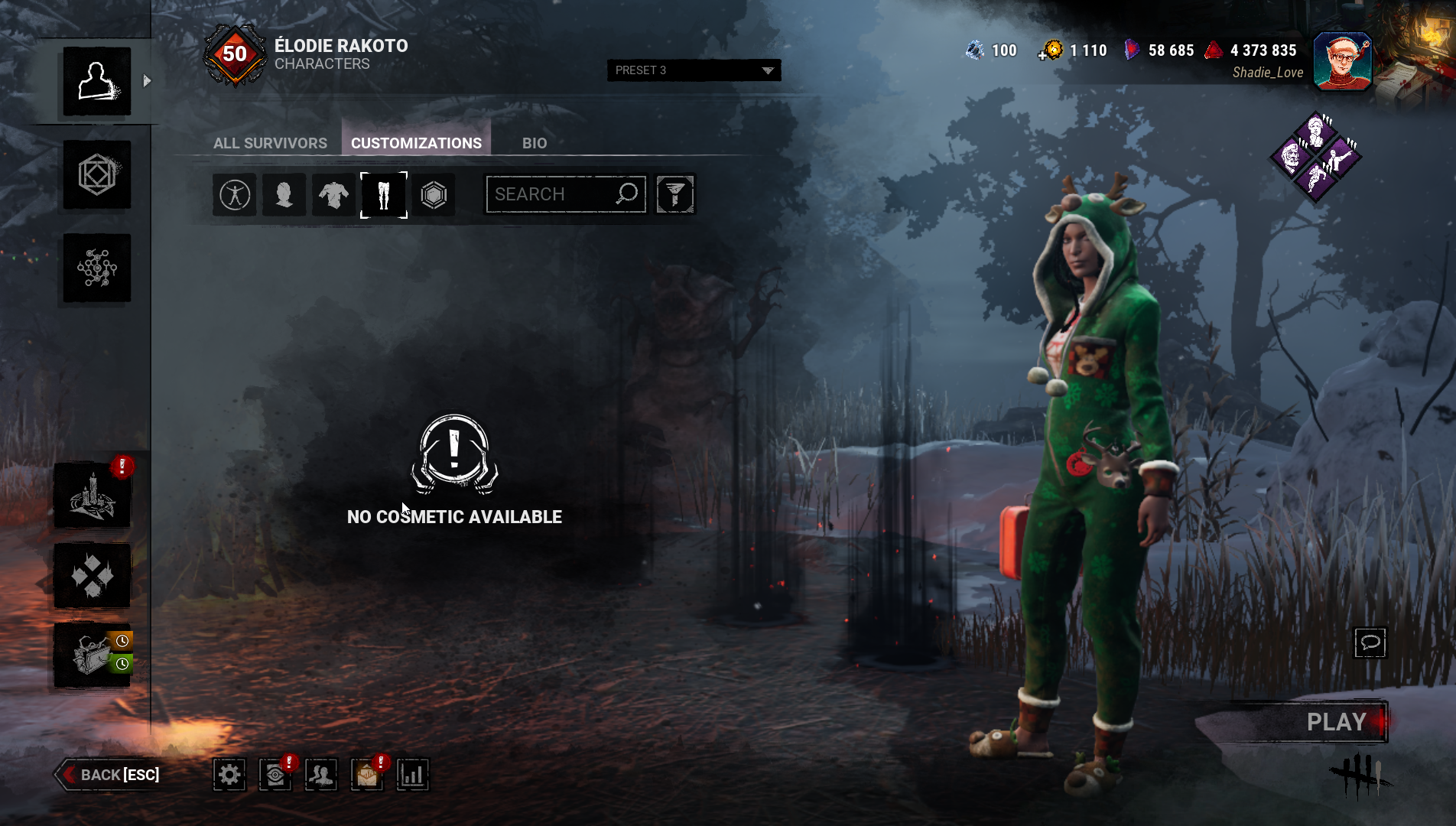This screenshot has width=1456, height=826.
Task: Open the Preset 3 dropdown
Action: [694, 70]
